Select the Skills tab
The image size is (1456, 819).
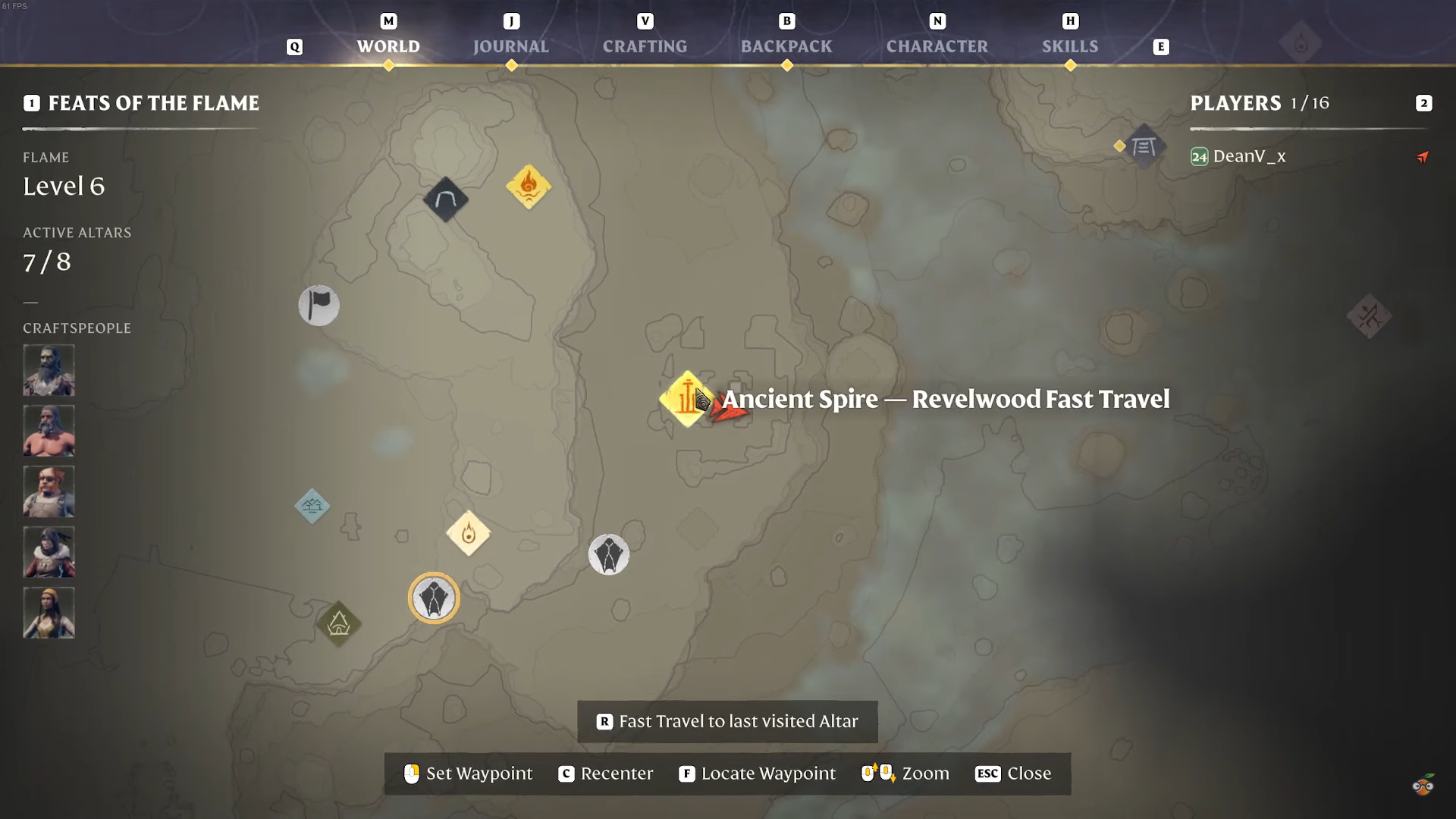(1069, 46)
